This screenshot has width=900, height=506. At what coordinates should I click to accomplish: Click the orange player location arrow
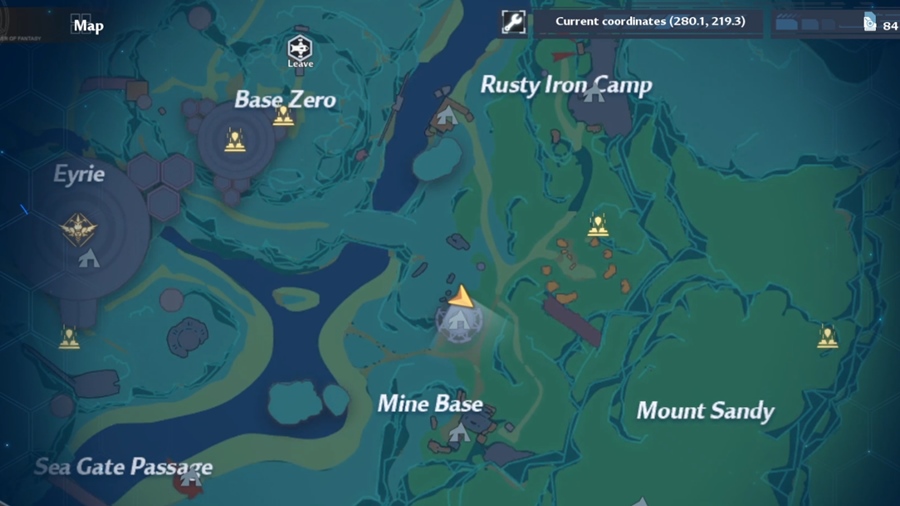click(x=460, y=296)
